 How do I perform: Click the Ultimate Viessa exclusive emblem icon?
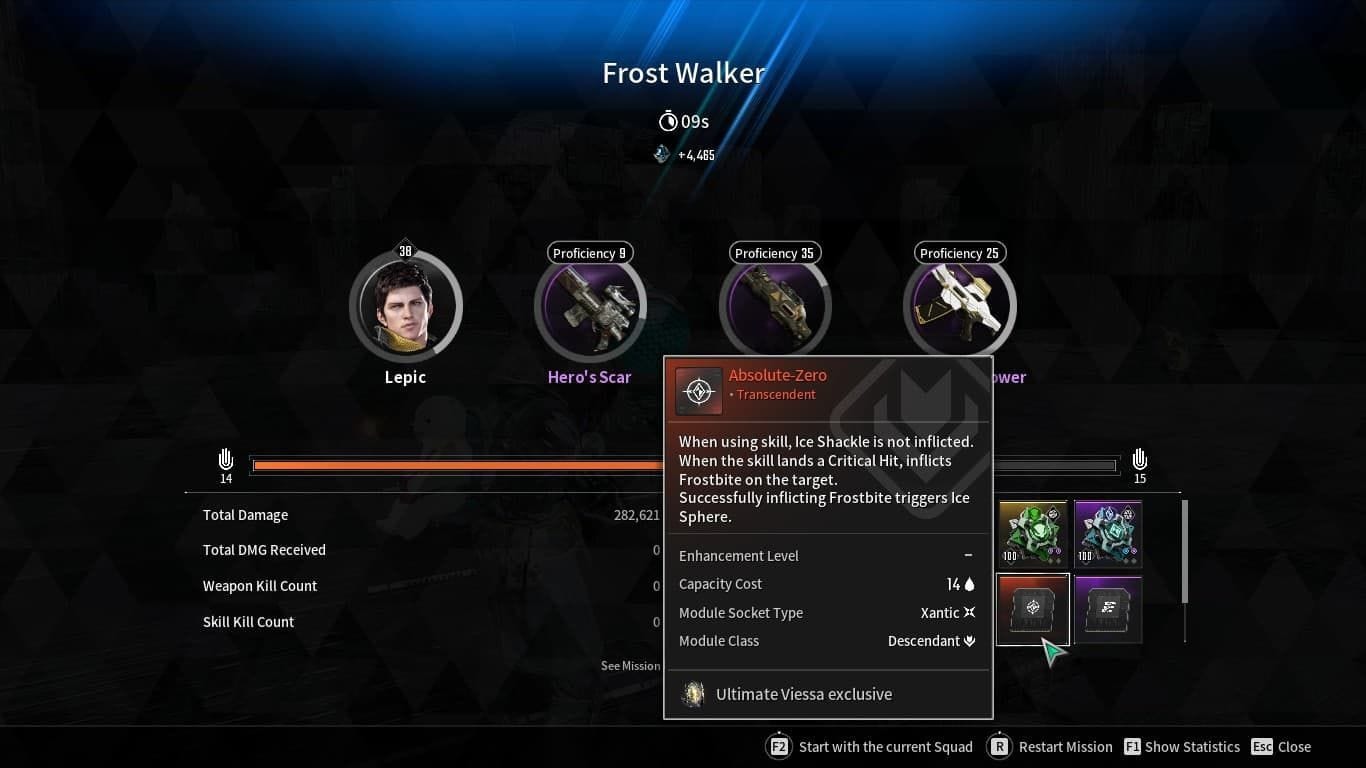[x=693, y=694]
